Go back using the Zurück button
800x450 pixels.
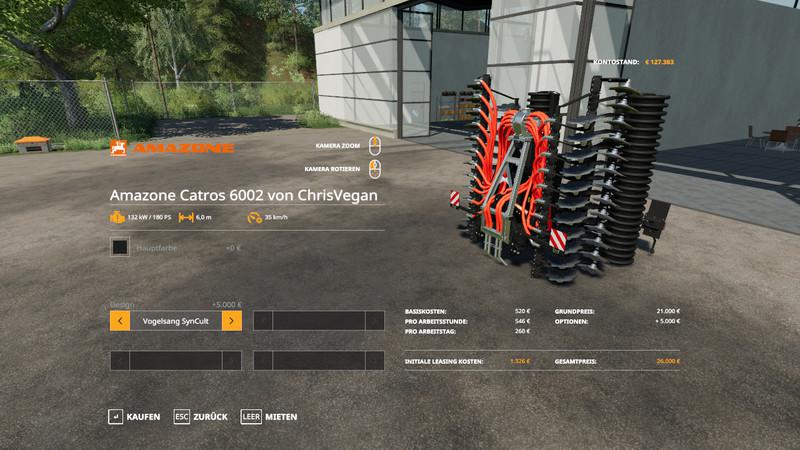pyautogui.click(x=201, y=416)
